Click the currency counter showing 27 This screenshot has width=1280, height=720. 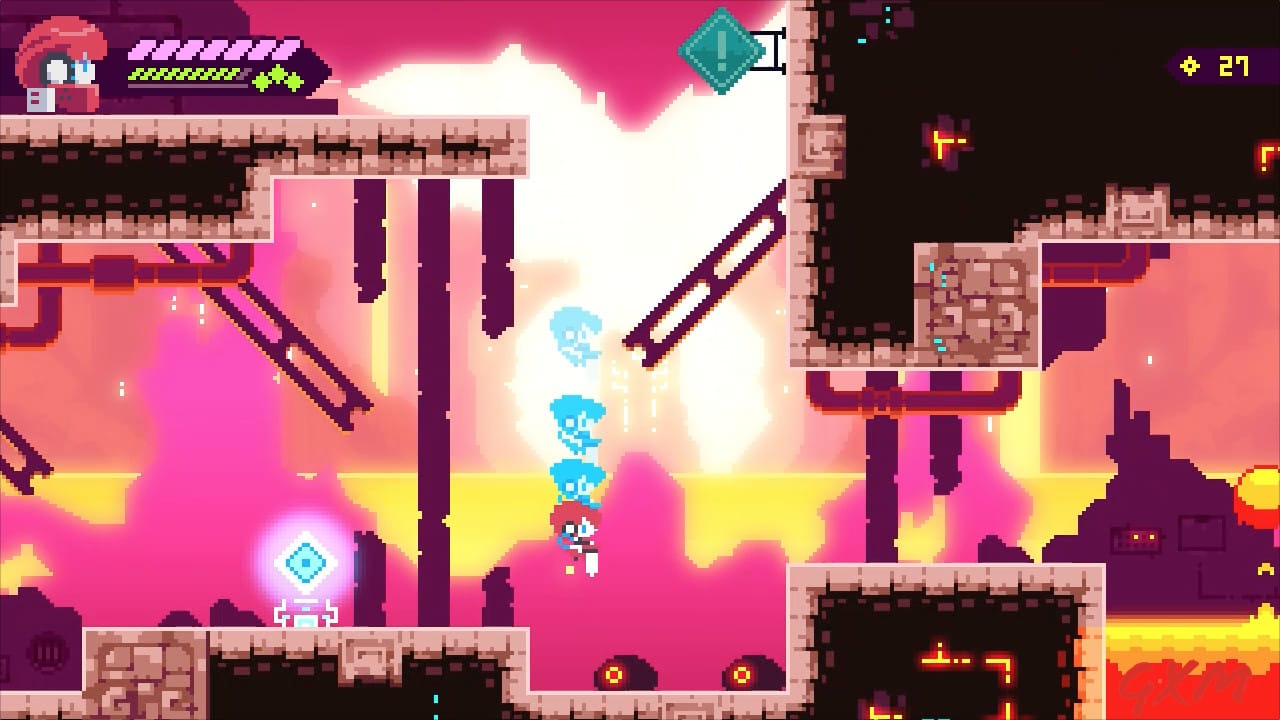(x=1232, y=66)
